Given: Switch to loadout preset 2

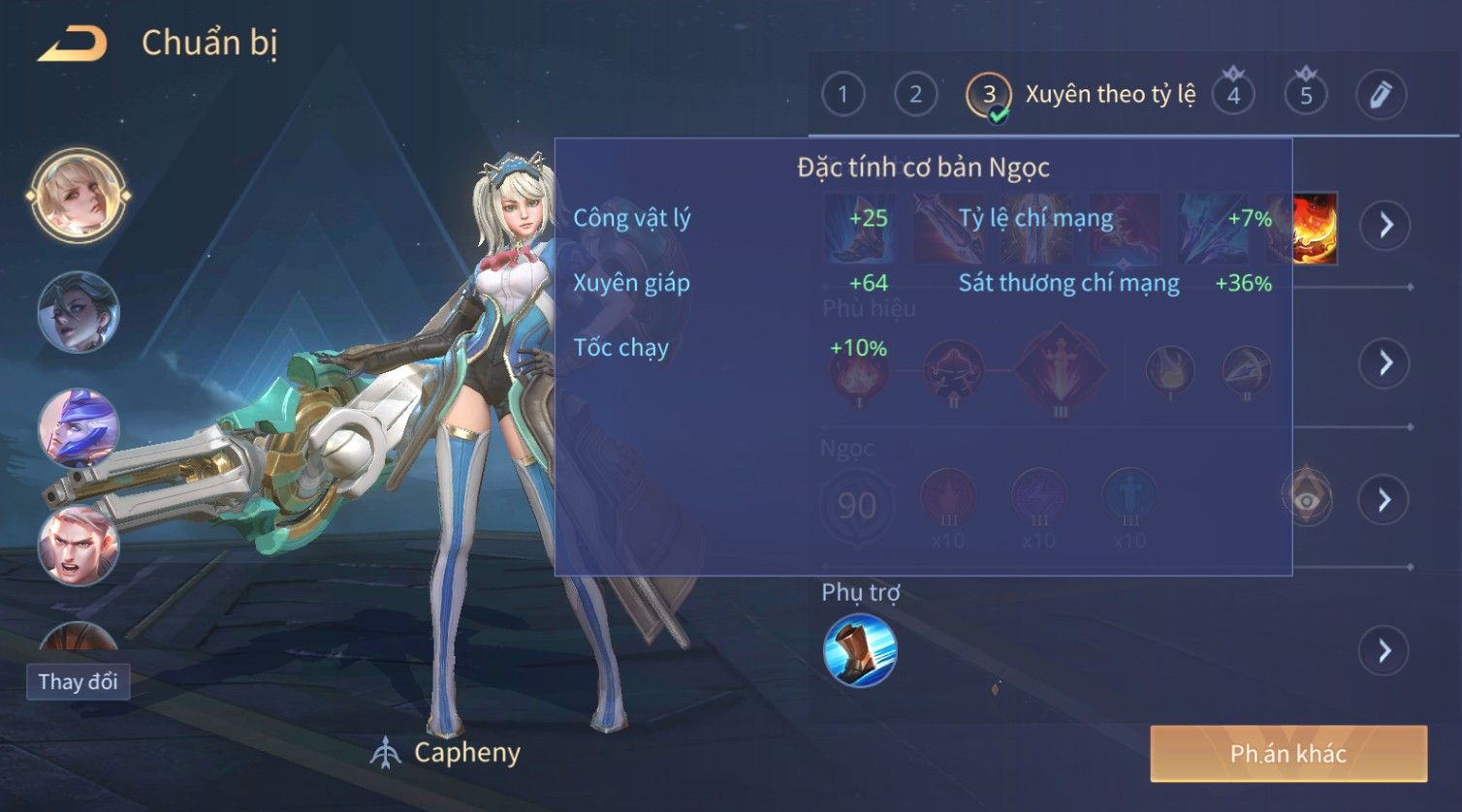Looking at the screenshot, I should click(x=915, y=94).
